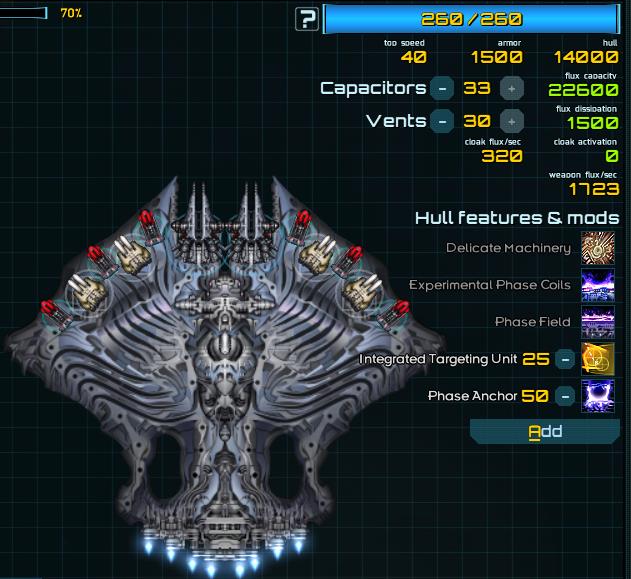The height and width of the screenshot is (579, 631).
Task: Select the Phase Field icon
Action: (x=598, y=322)
